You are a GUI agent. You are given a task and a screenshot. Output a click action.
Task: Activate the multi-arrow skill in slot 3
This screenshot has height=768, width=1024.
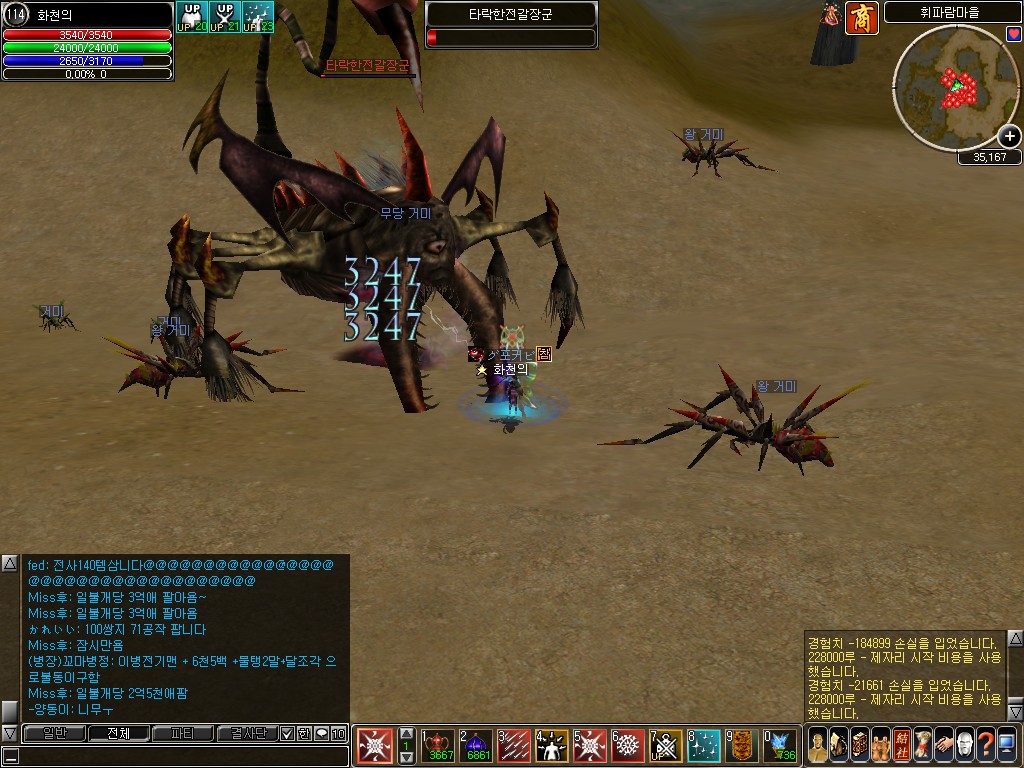point(514,746)
